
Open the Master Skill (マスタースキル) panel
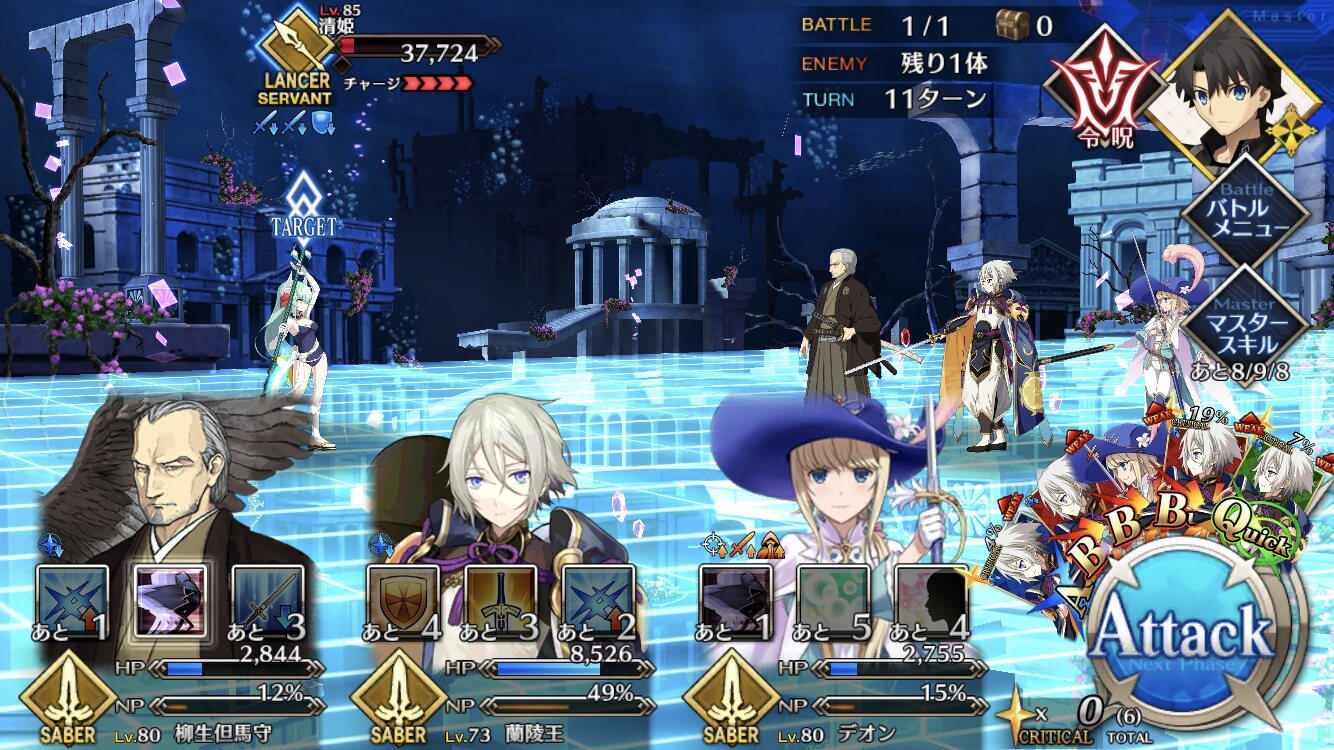(x=1246, y=318)
